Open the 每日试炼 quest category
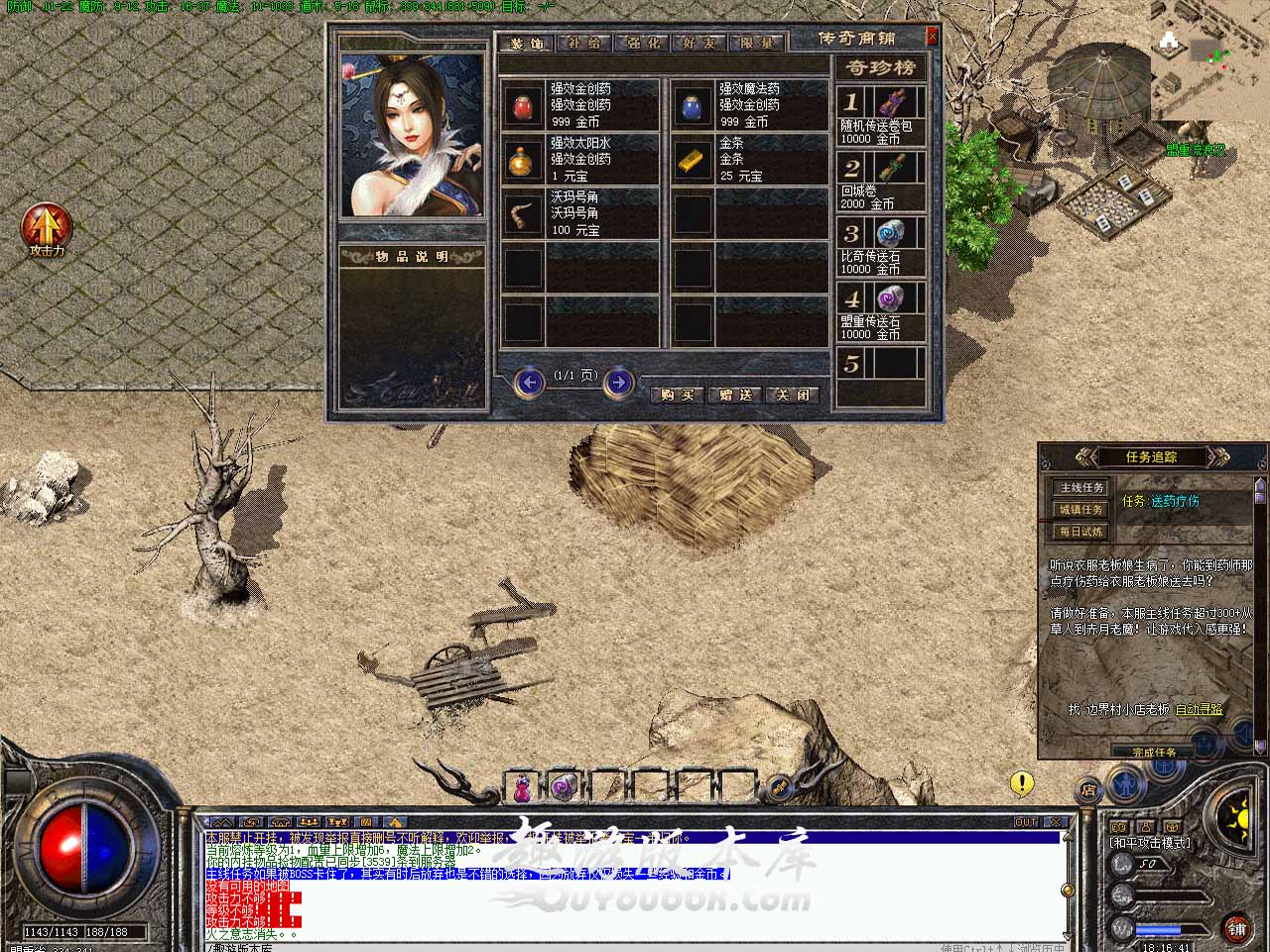The image size is (1270, 952). pyautogui.click(x=1081, y=532)
